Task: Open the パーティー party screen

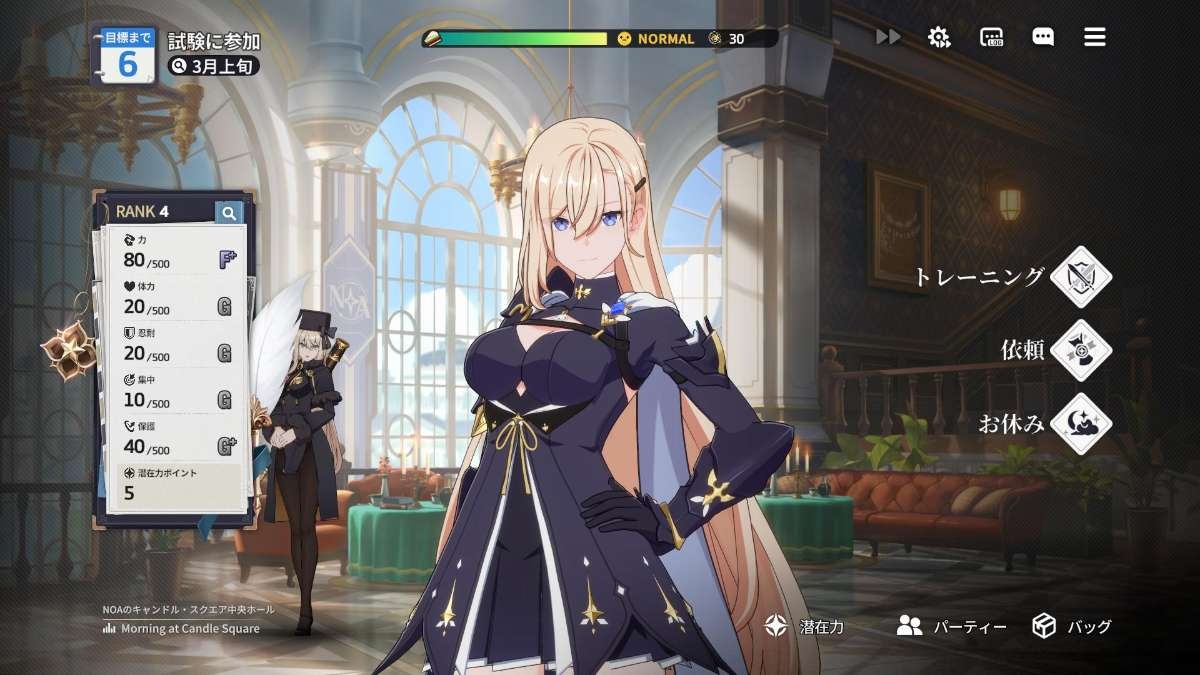Action: 951,627
